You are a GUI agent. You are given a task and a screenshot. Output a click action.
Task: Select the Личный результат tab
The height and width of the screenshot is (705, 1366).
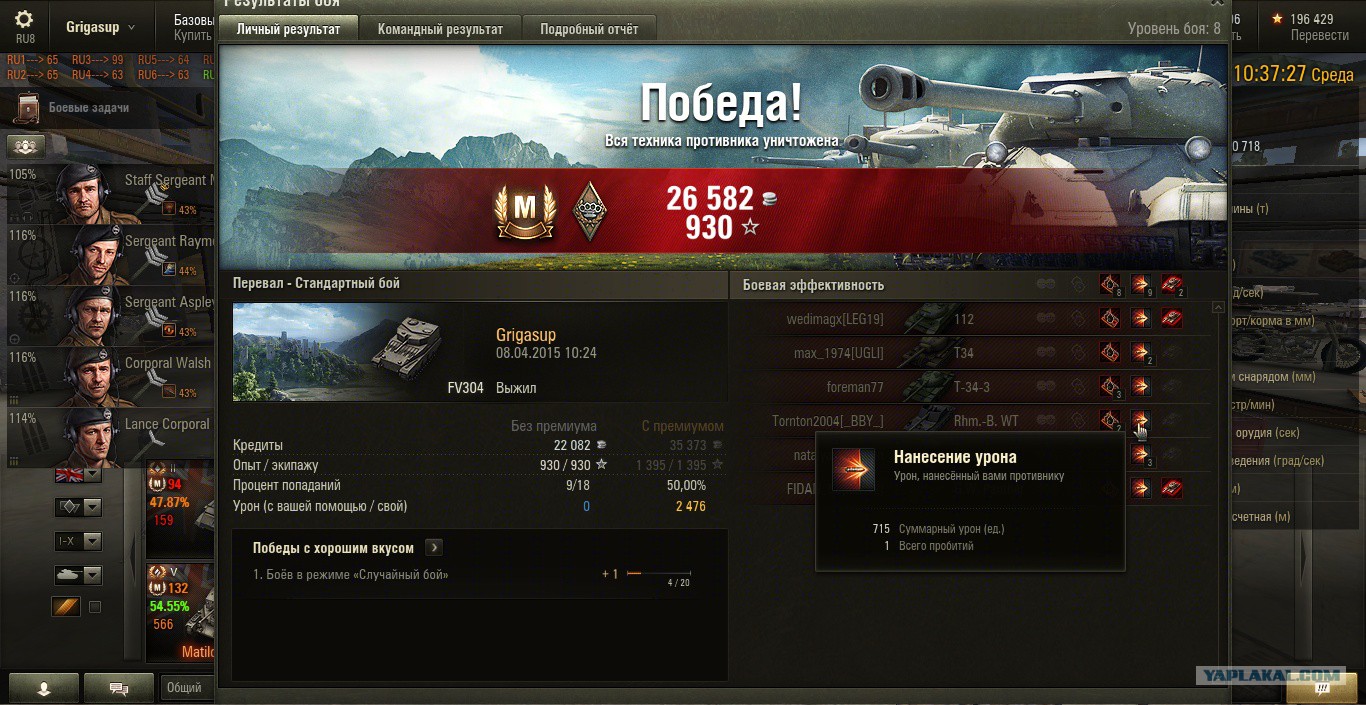288,29
